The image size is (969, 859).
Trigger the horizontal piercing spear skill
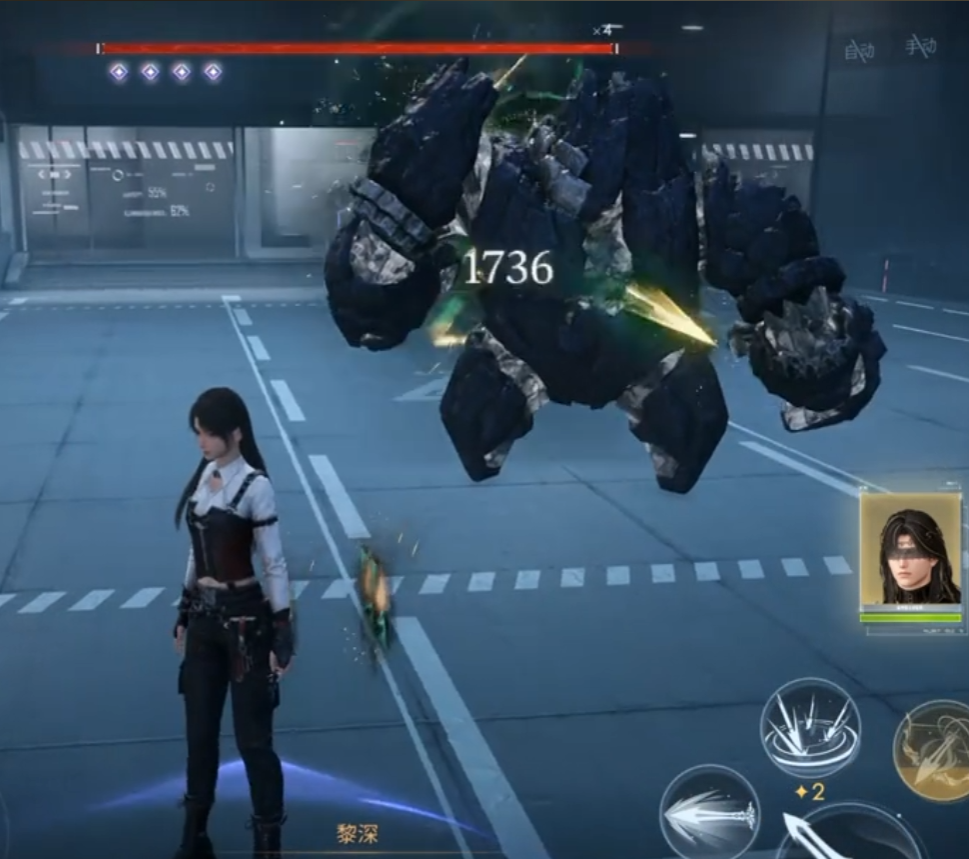point(709,811)
